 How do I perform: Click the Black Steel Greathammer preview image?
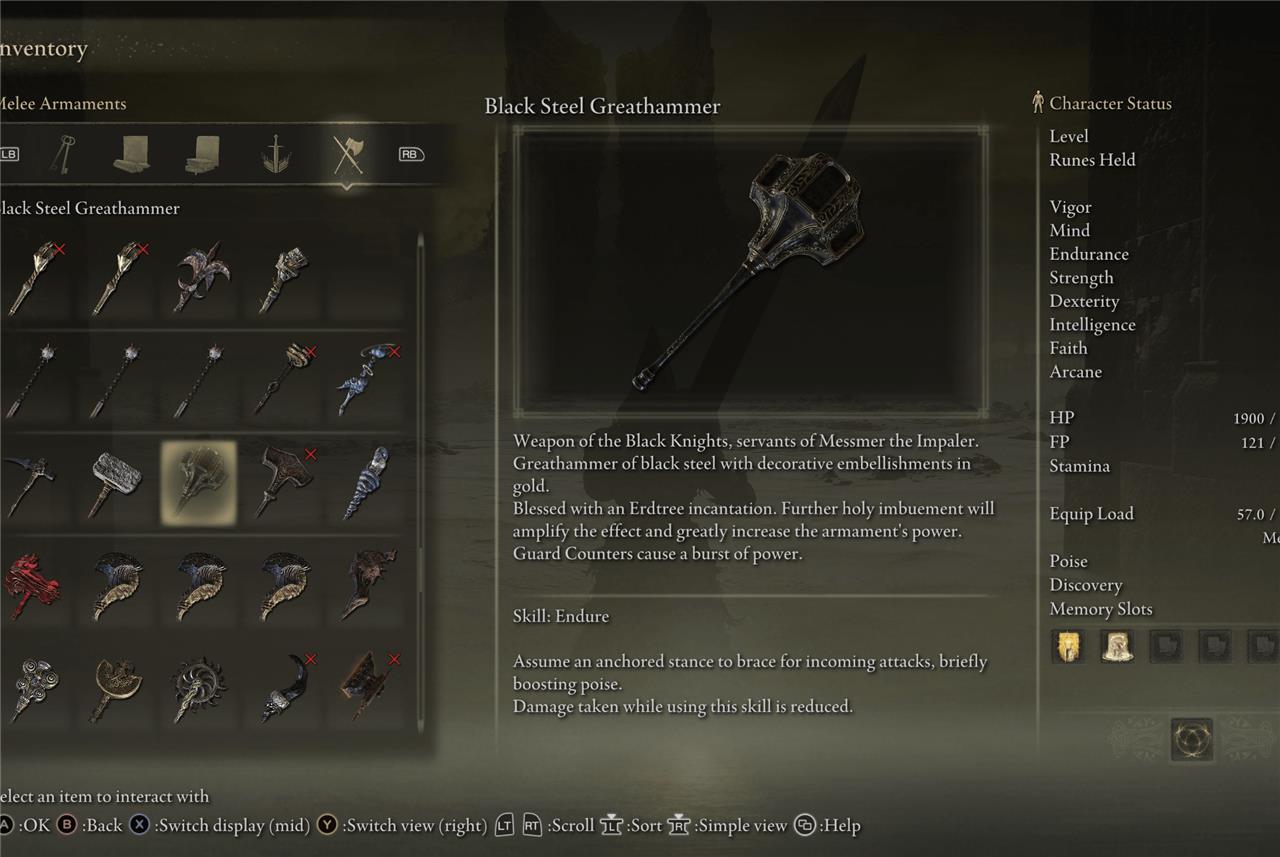[x=750, y=271]
